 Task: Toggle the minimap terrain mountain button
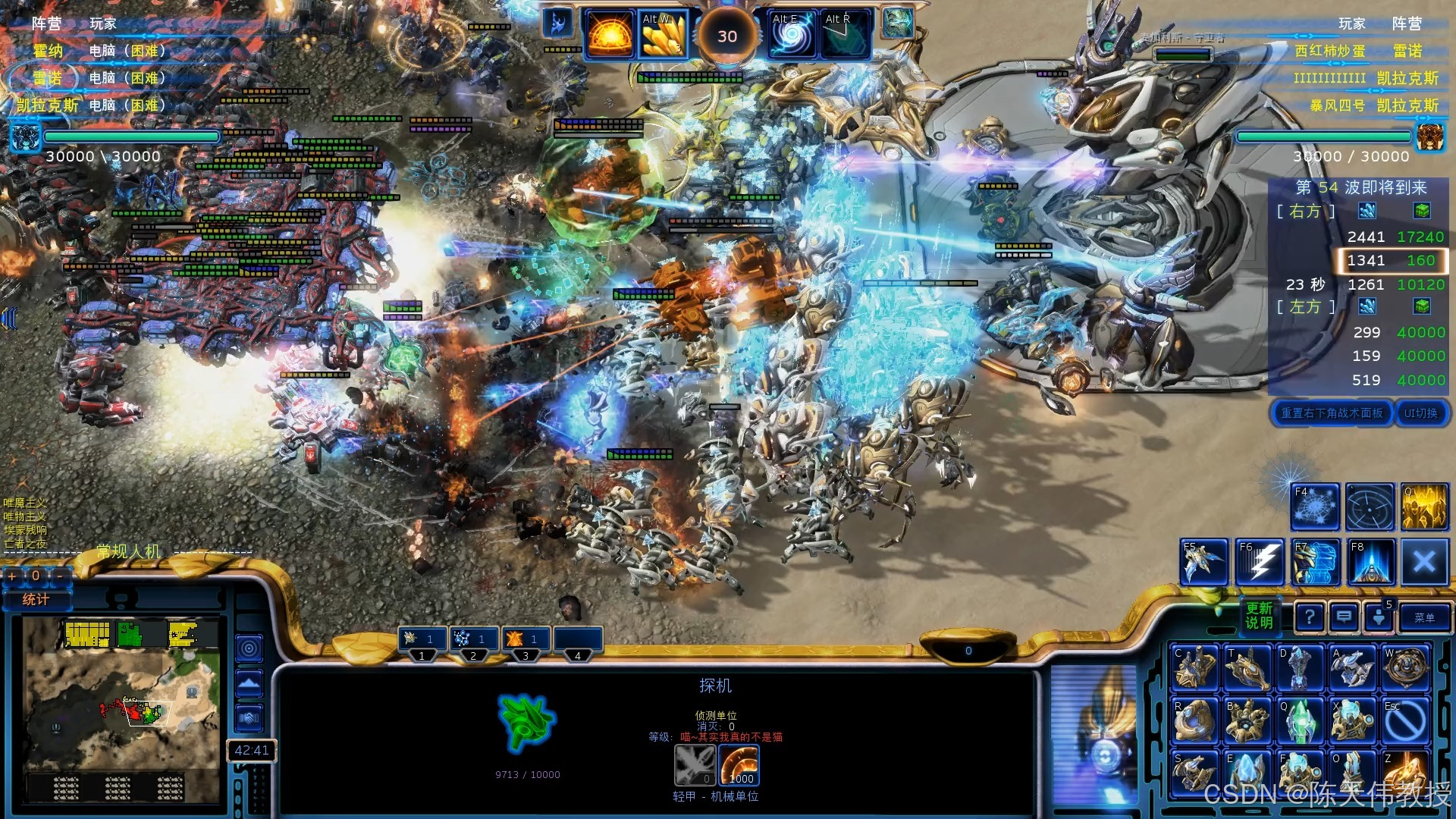pyautogui.click(x=249, y=684)
